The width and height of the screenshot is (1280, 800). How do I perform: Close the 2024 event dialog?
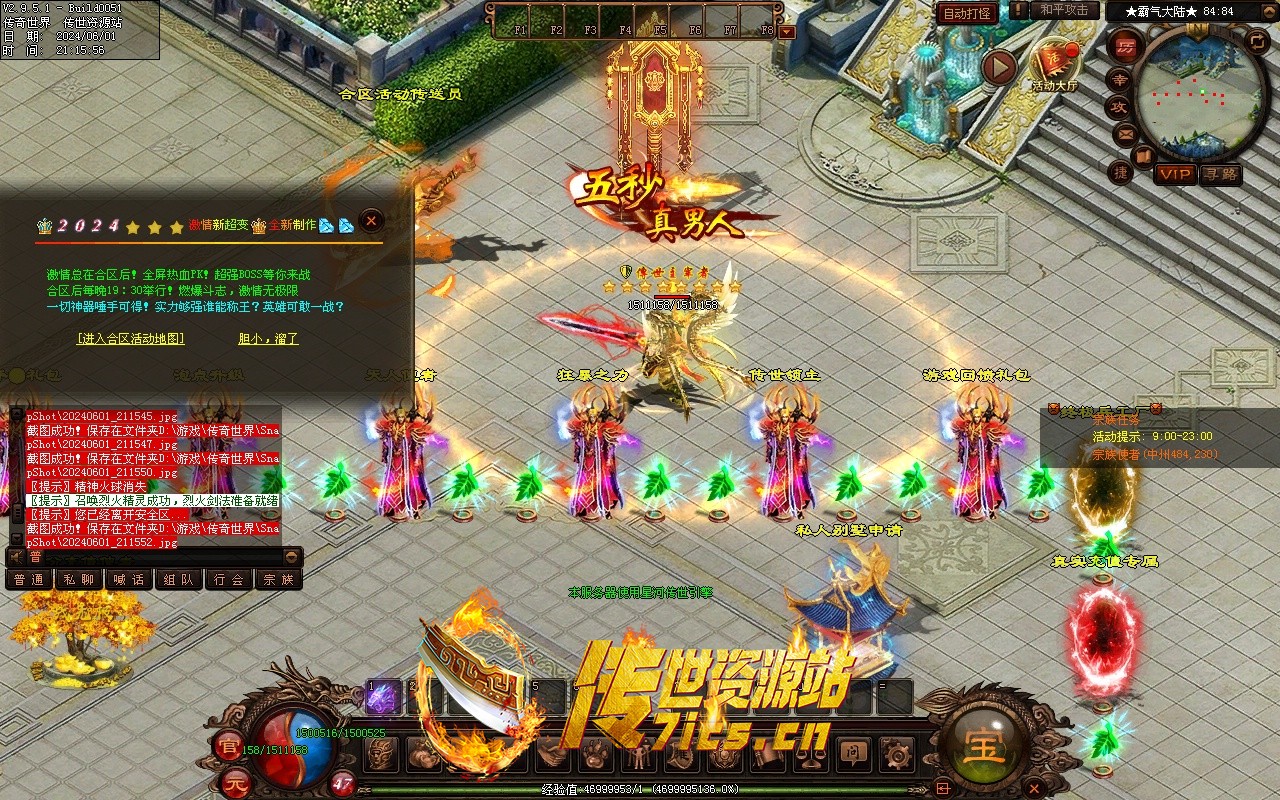click(x=371, y=221)
